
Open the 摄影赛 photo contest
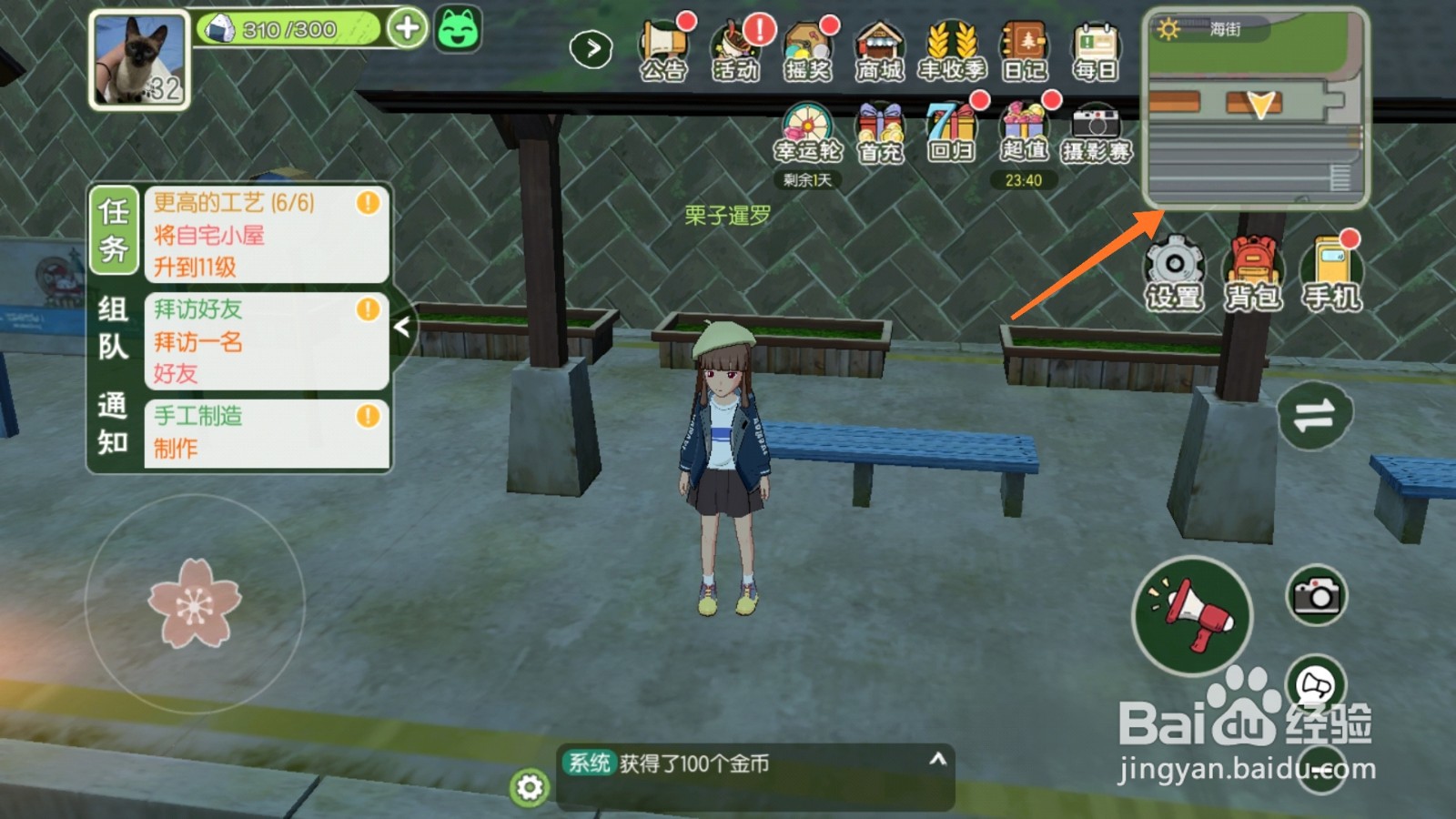point(1097,127)
